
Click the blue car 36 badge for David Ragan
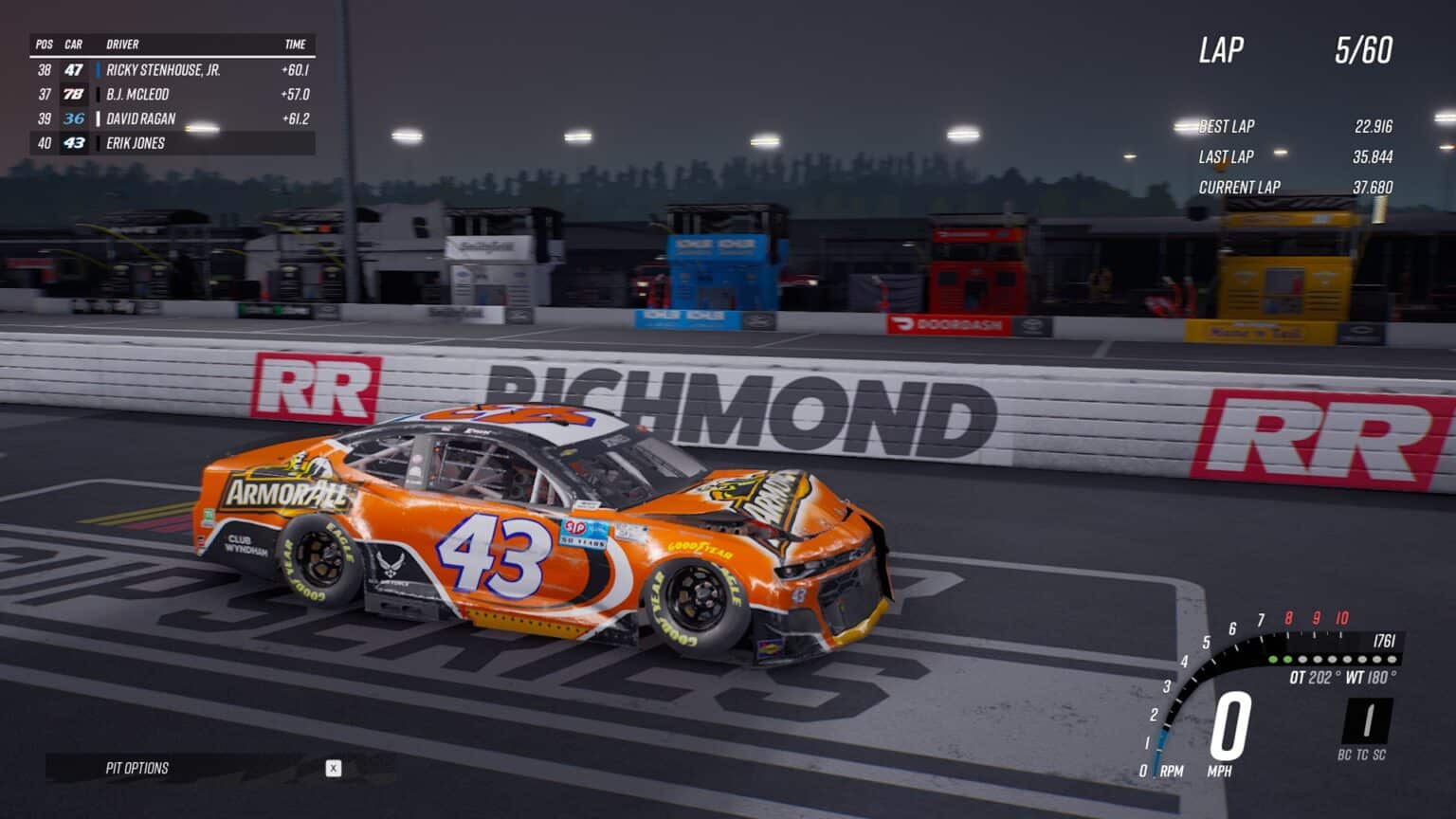[x=75, y=118]
